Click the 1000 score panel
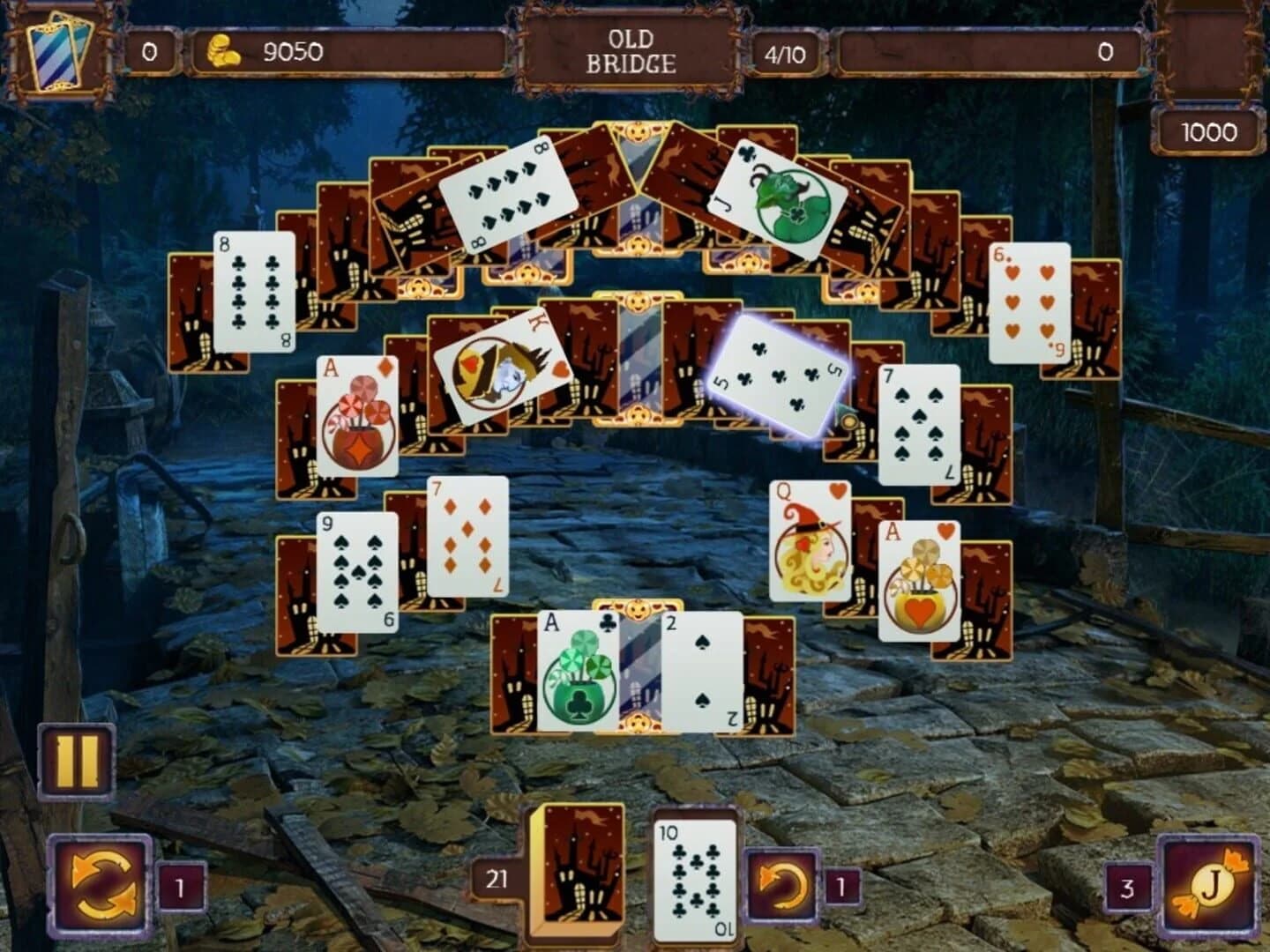Screen dimensions: 1270x952 (x=1208, y=133)
